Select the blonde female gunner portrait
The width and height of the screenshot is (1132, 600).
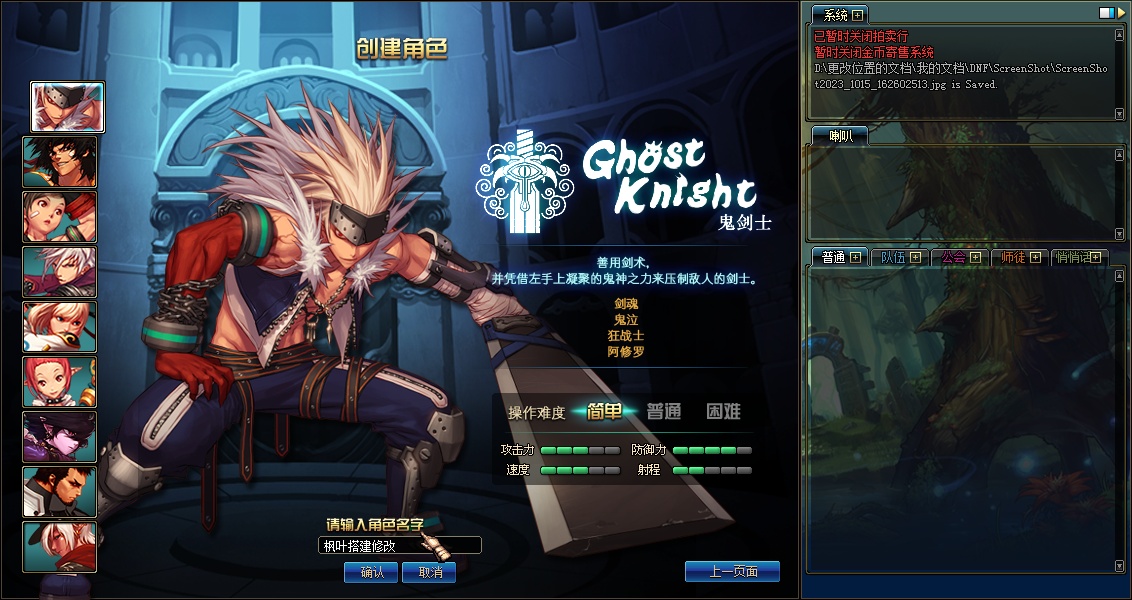pyautogui.click(x=60, y=327)
